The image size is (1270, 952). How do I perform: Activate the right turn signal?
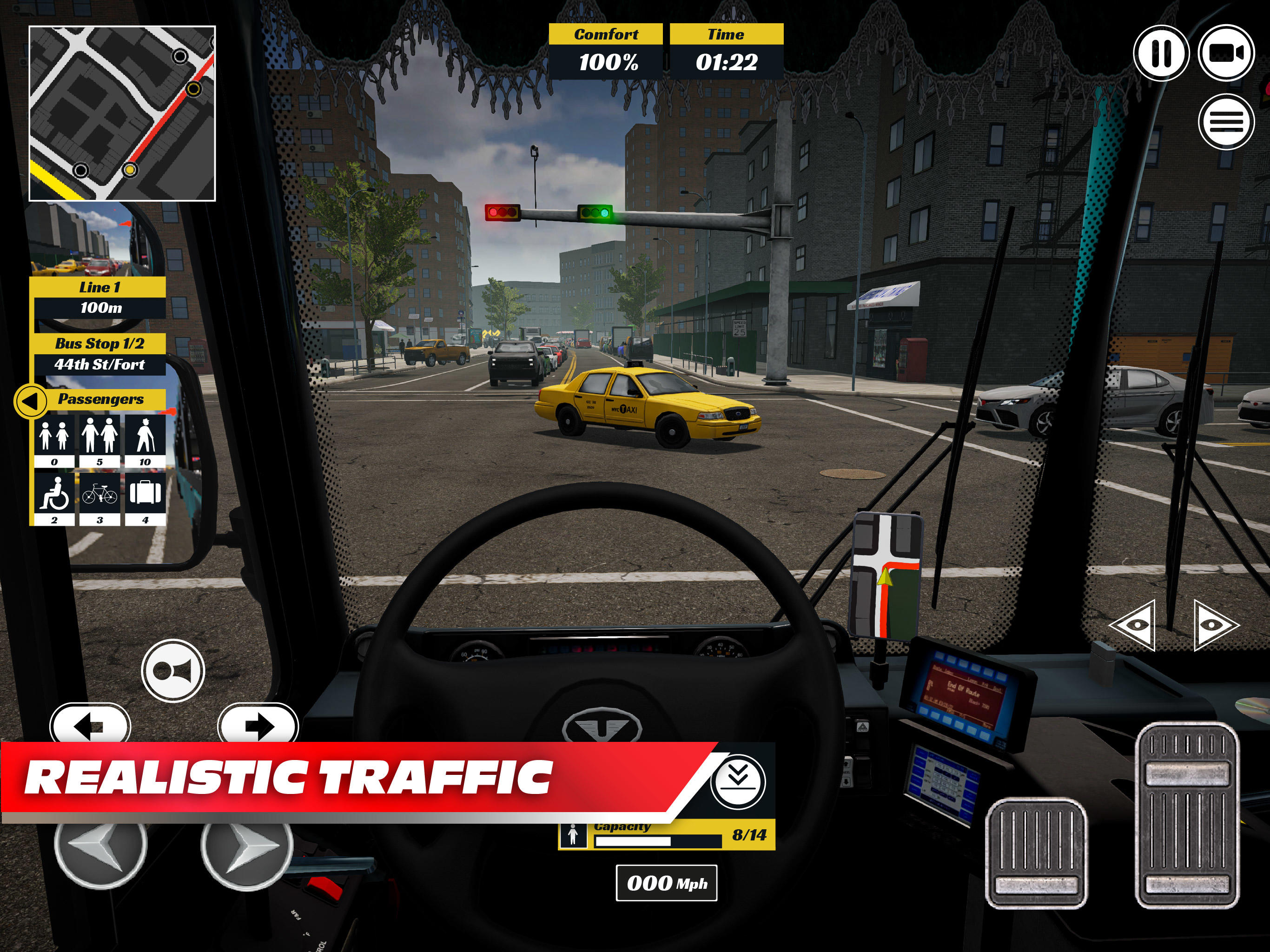[x=258, y=725]
